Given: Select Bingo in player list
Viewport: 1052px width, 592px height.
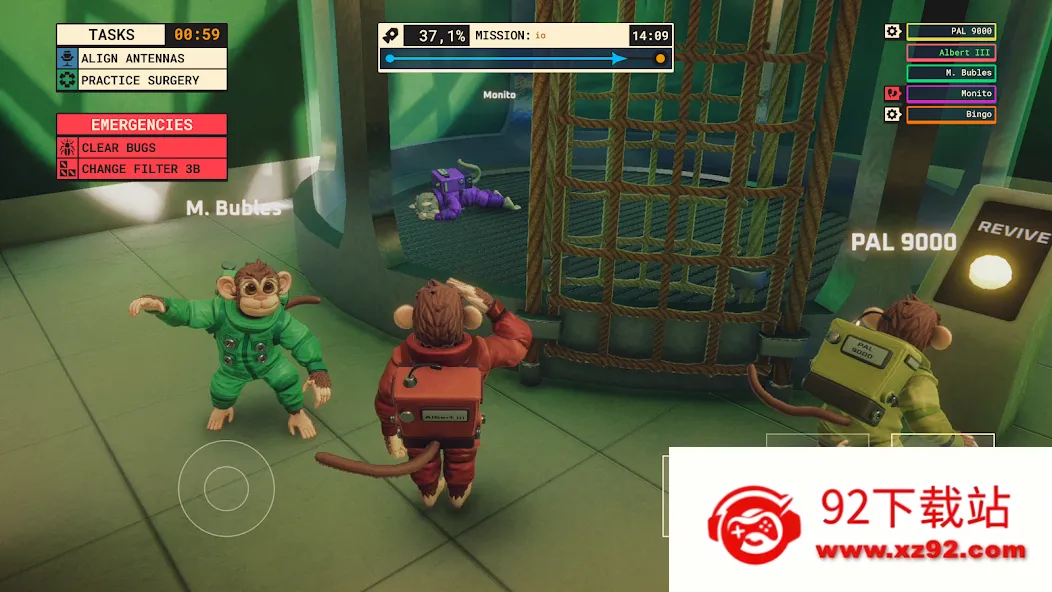Looking at the screenshot, I should pos(950,115).
